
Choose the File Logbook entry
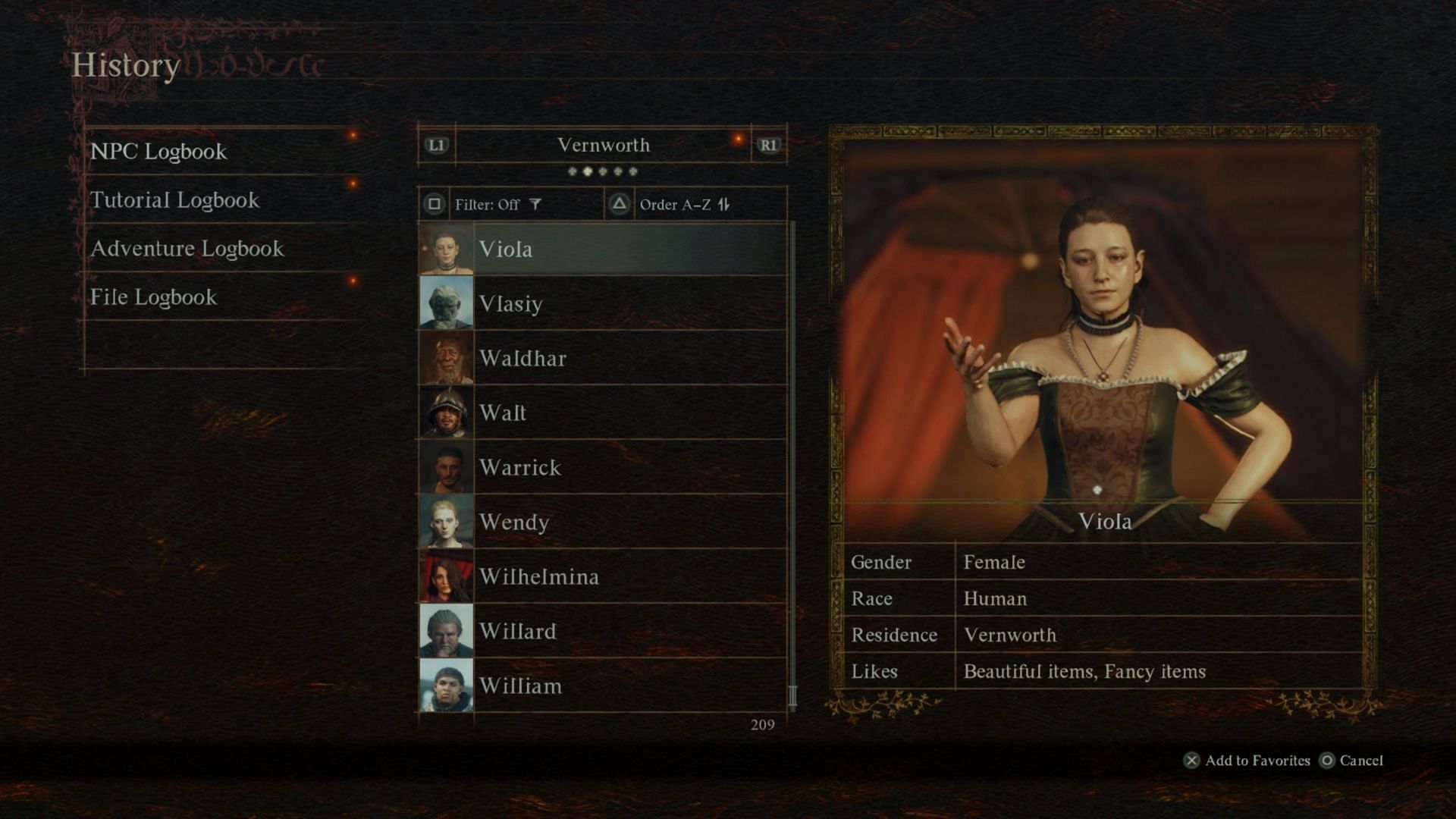pos(153,297)
